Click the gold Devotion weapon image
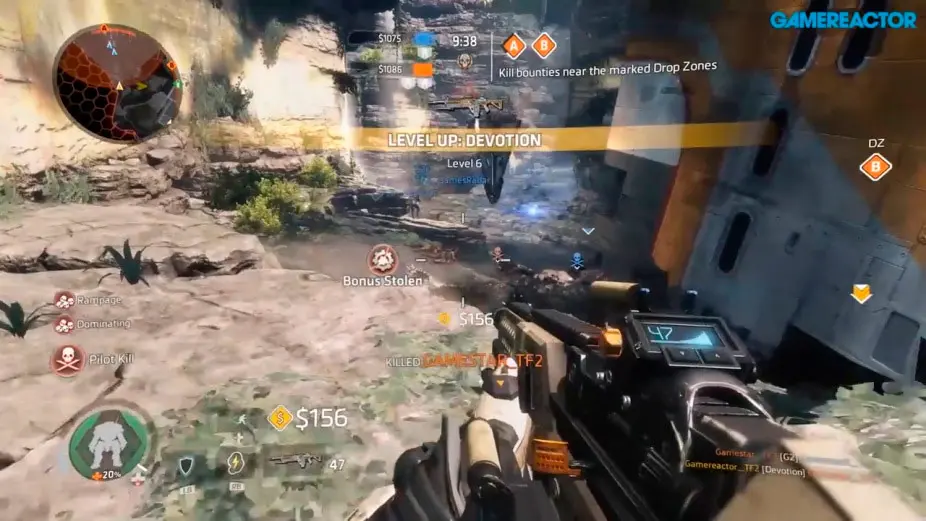Screen dimensions: 926x521 466,102
